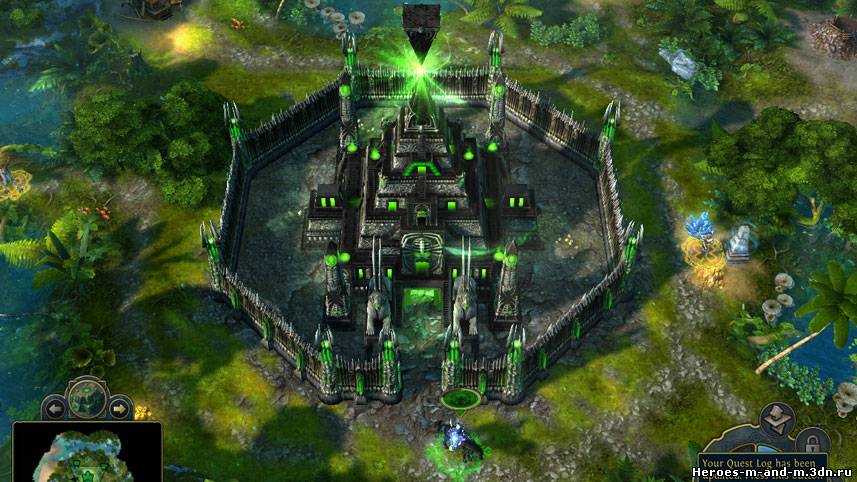The height and width of the screenshot is (482, 857).
Task: Open the round town portrait
Action: point(87,397)
